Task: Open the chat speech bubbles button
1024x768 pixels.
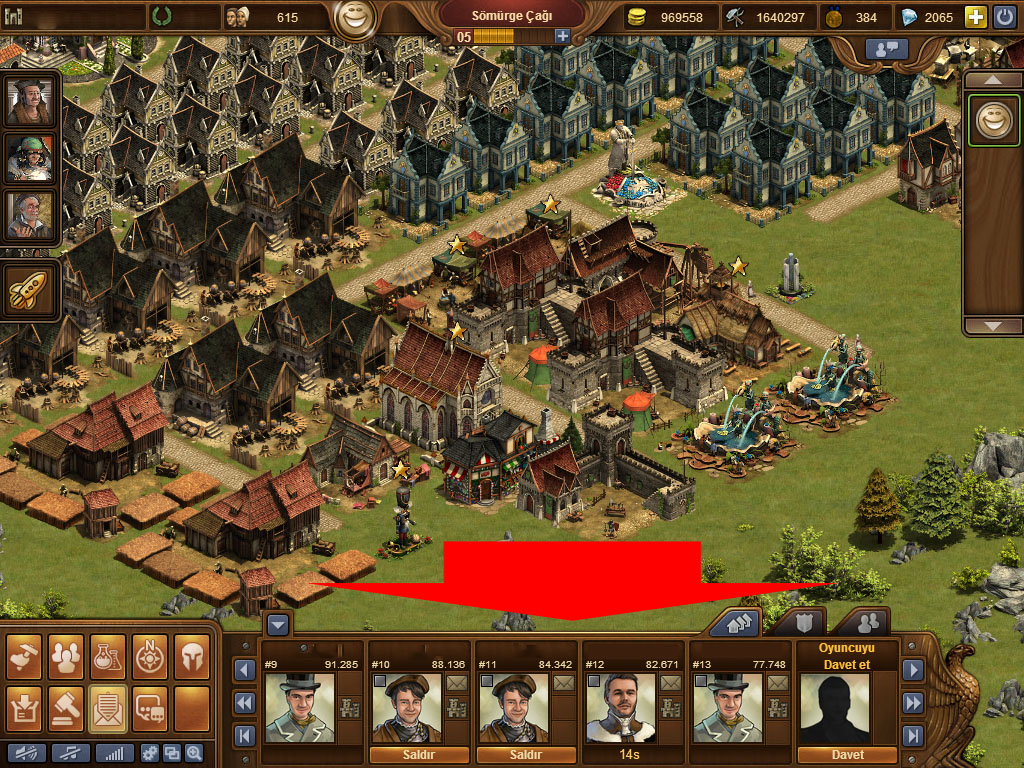Action: coord(149,706)
